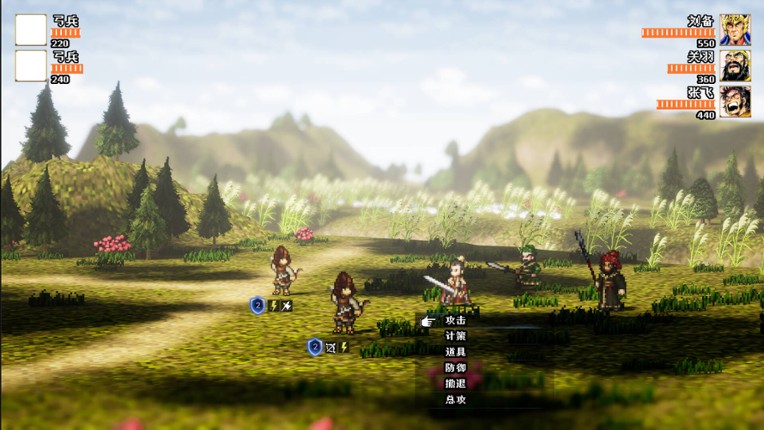
Task: Pick 防御 (Defend) in the command list
Action: click(x=455, y=368)
